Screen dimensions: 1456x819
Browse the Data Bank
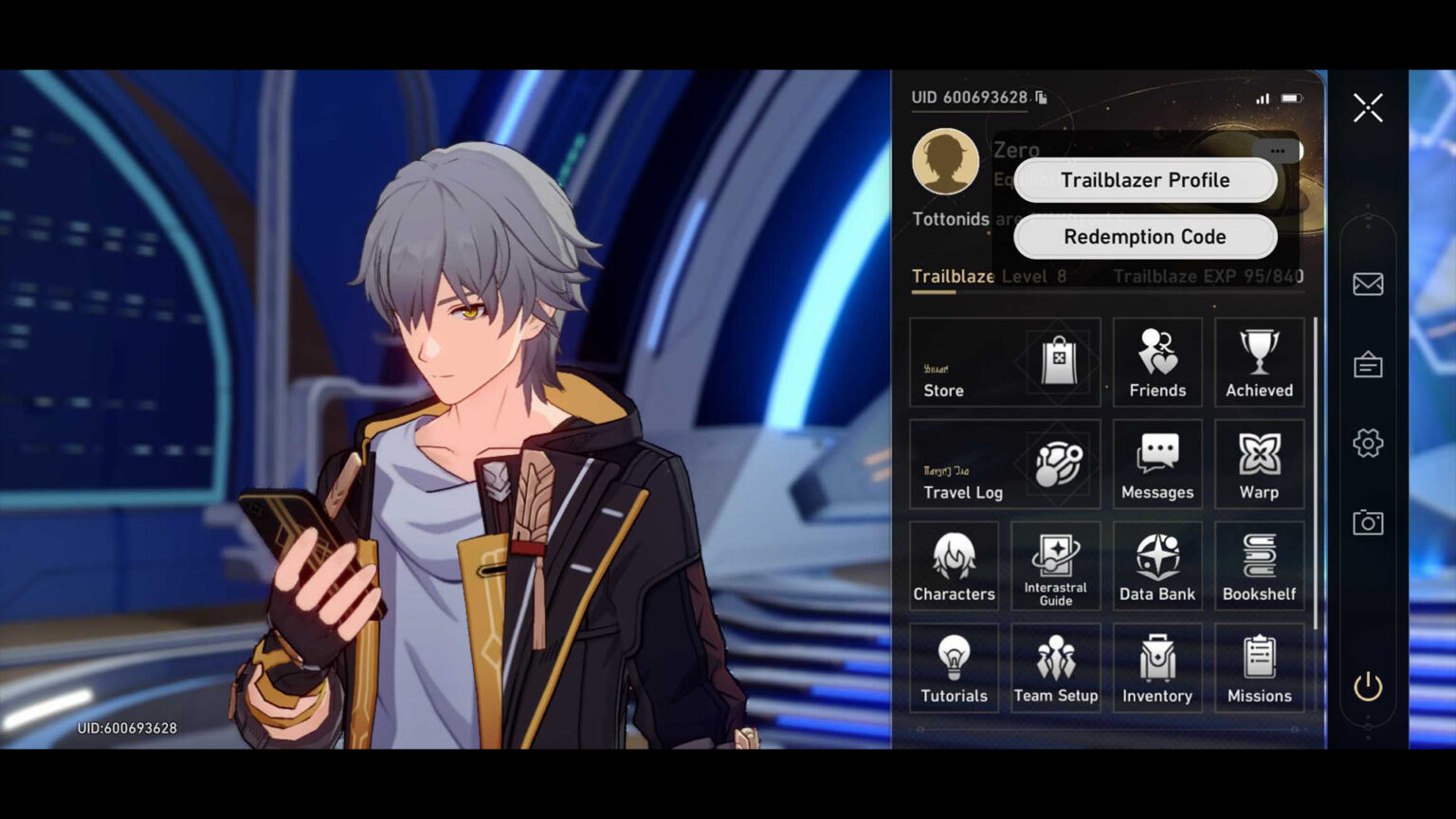1157,566
